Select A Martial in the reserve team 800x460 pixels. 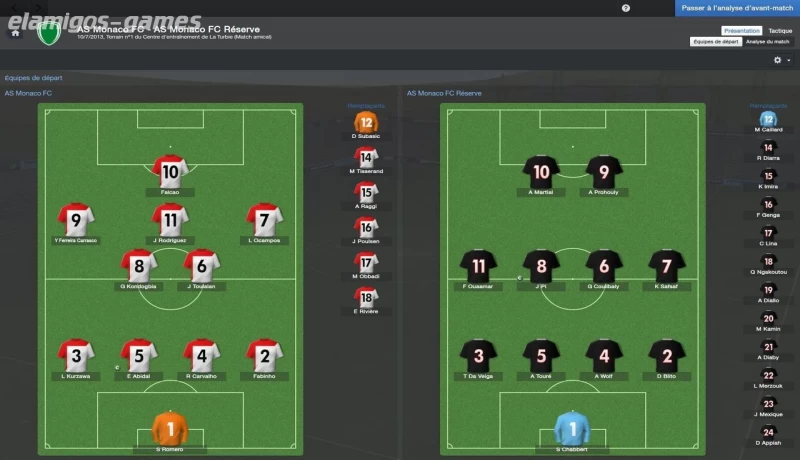coord(542,172)
